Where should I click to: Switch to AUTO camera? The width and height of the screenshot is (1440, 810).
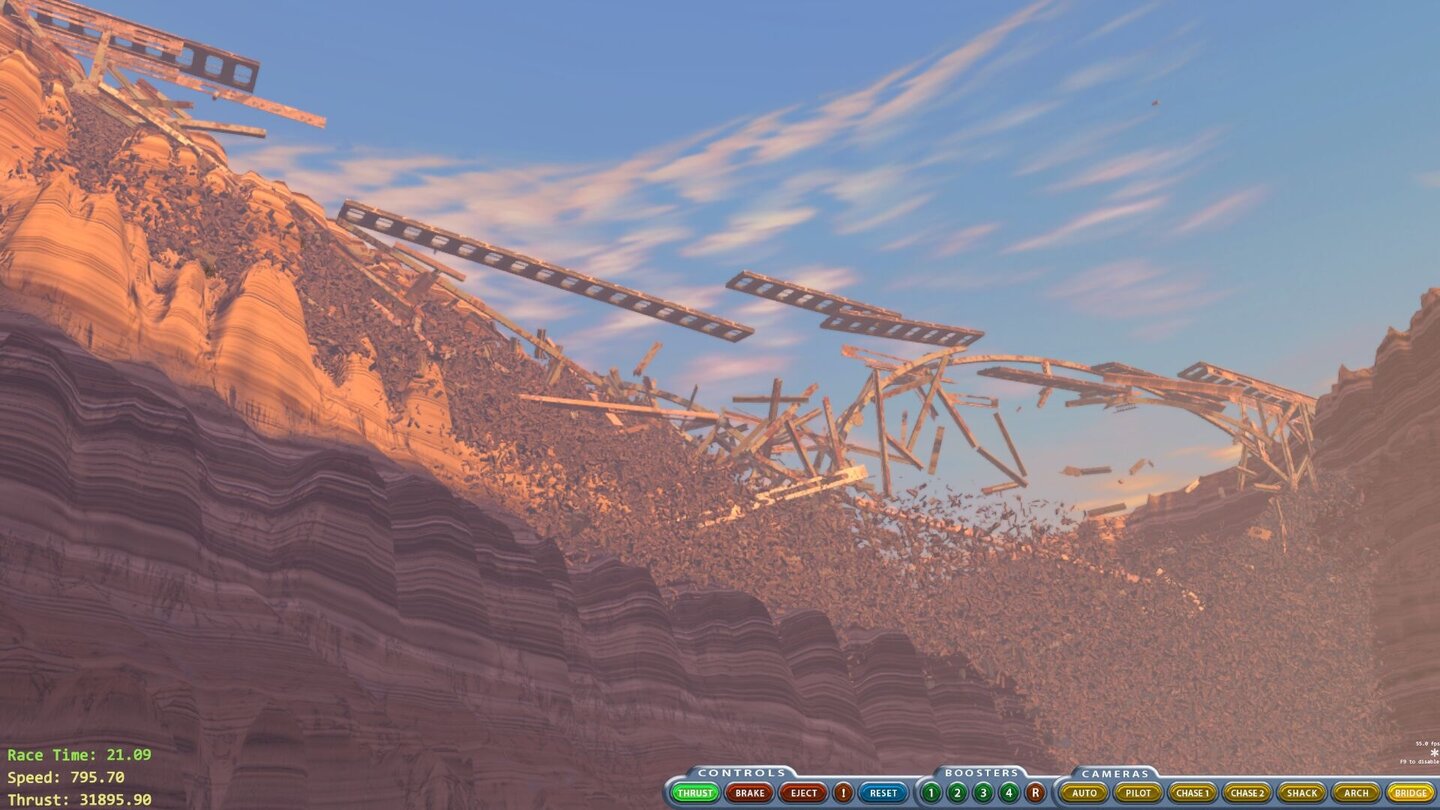(1085, 792)
